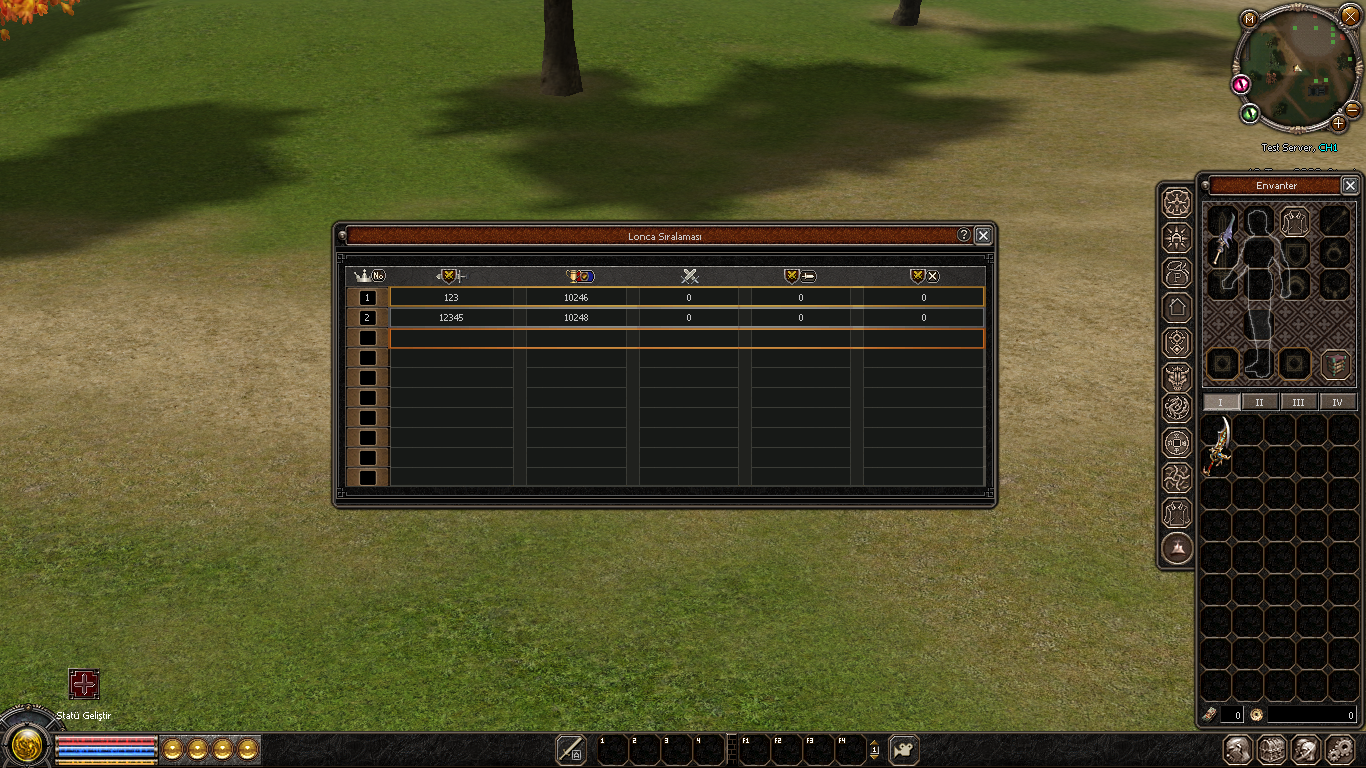Switch to inventory page II
Image resolution: width=1366 pixels, height=768 pixels.
coord(1260,402)
